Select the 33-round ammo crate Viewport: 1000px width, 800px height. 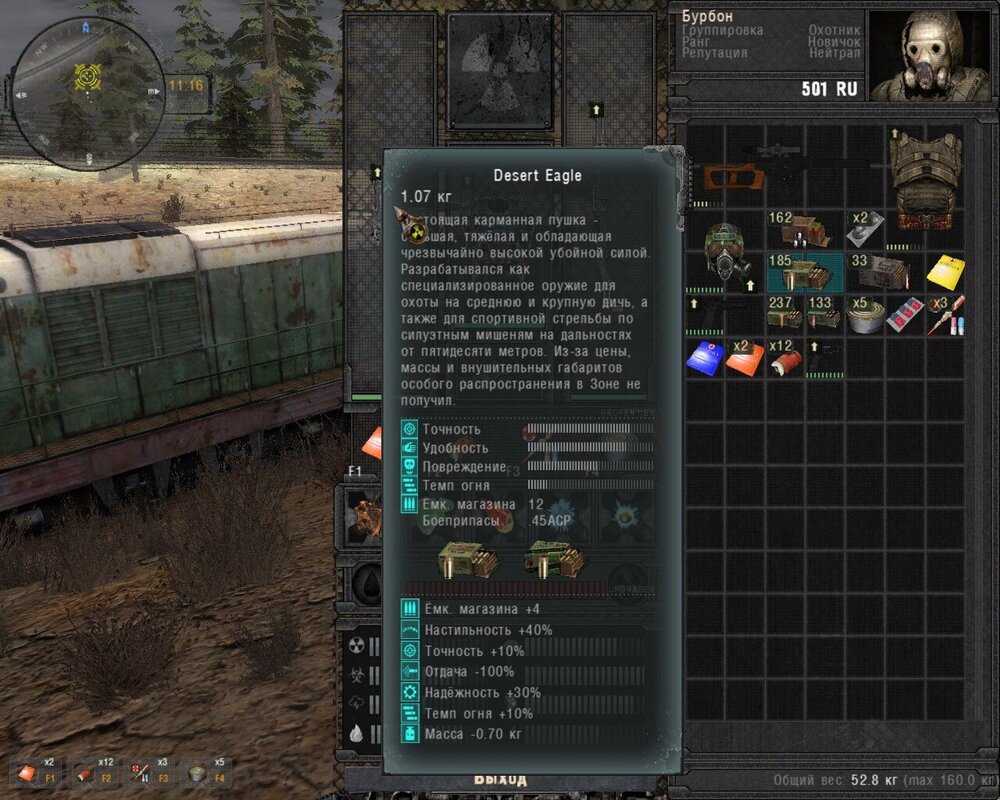point(882,271)
